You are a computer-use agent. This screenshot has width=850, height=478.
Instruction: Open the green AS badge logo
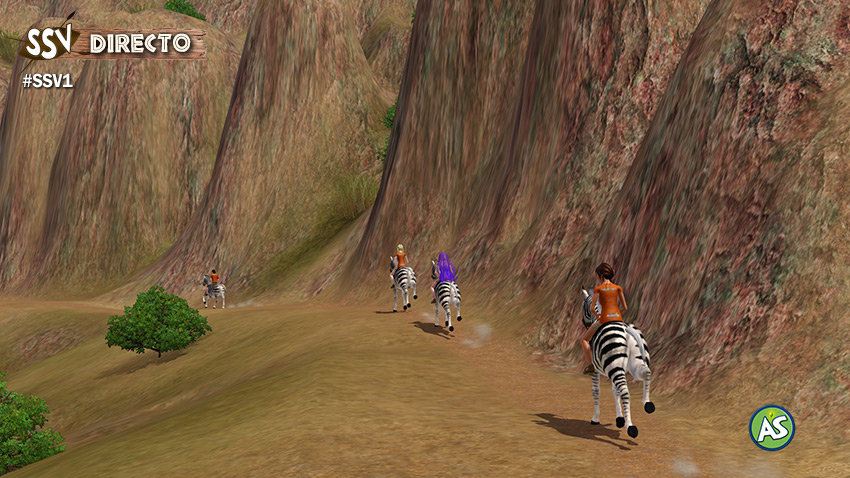772,428
